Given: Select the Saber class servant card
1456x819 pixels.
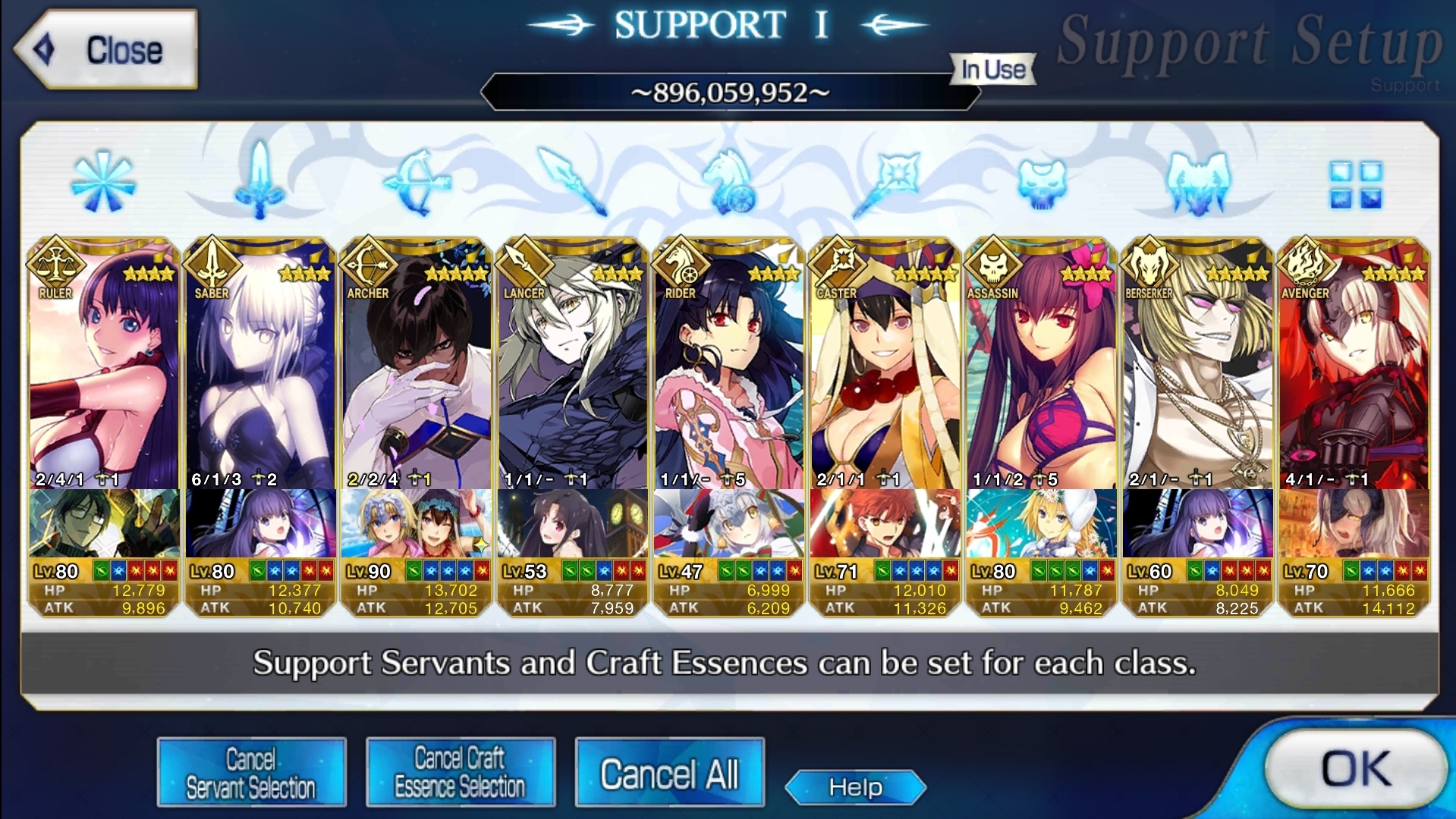Looking at the screenshot, I should click(260, 372).
